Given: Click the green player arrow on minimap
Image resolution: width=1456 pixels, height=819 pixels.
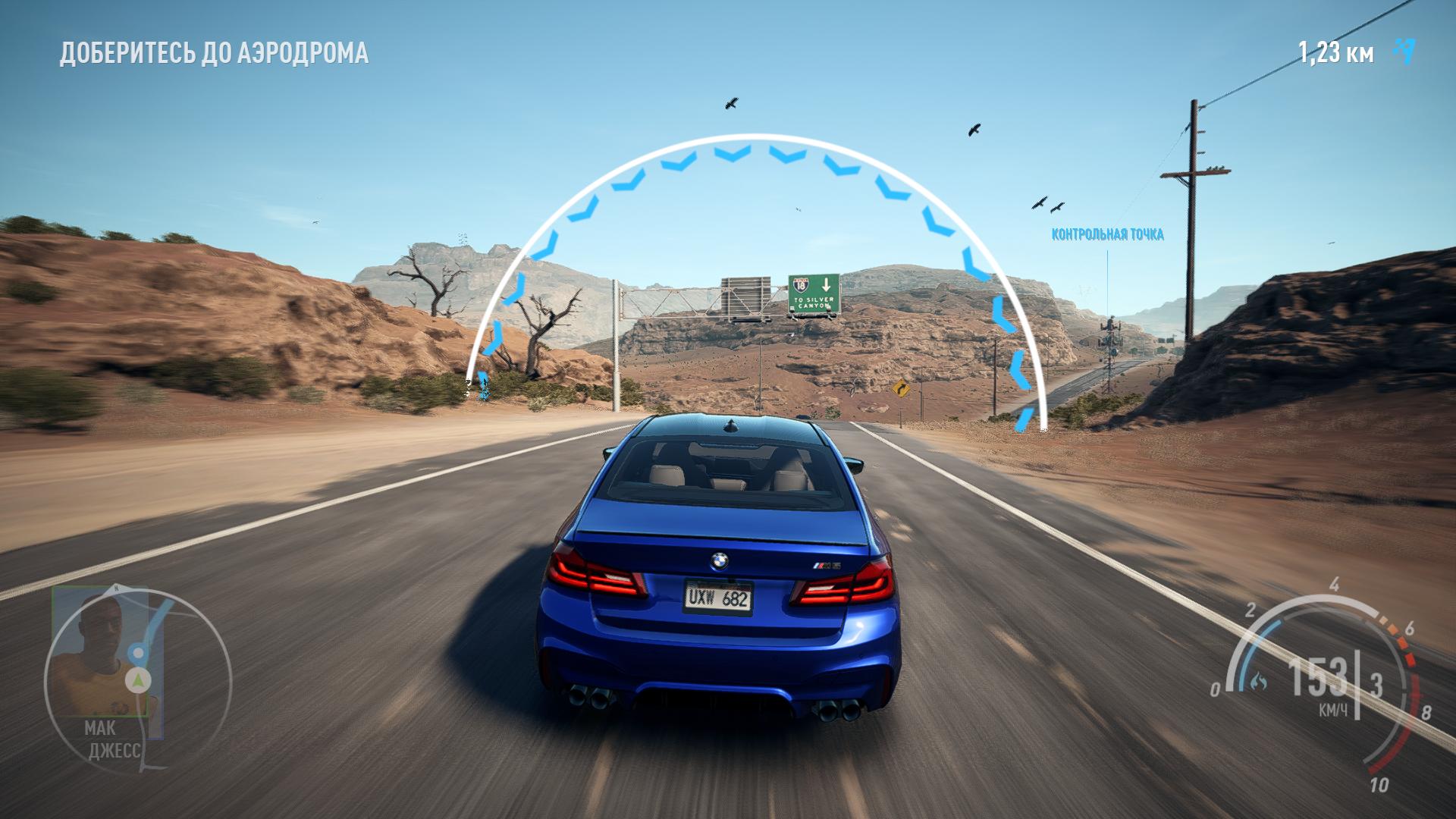Looking at the screenshot, I should [138, 679].
